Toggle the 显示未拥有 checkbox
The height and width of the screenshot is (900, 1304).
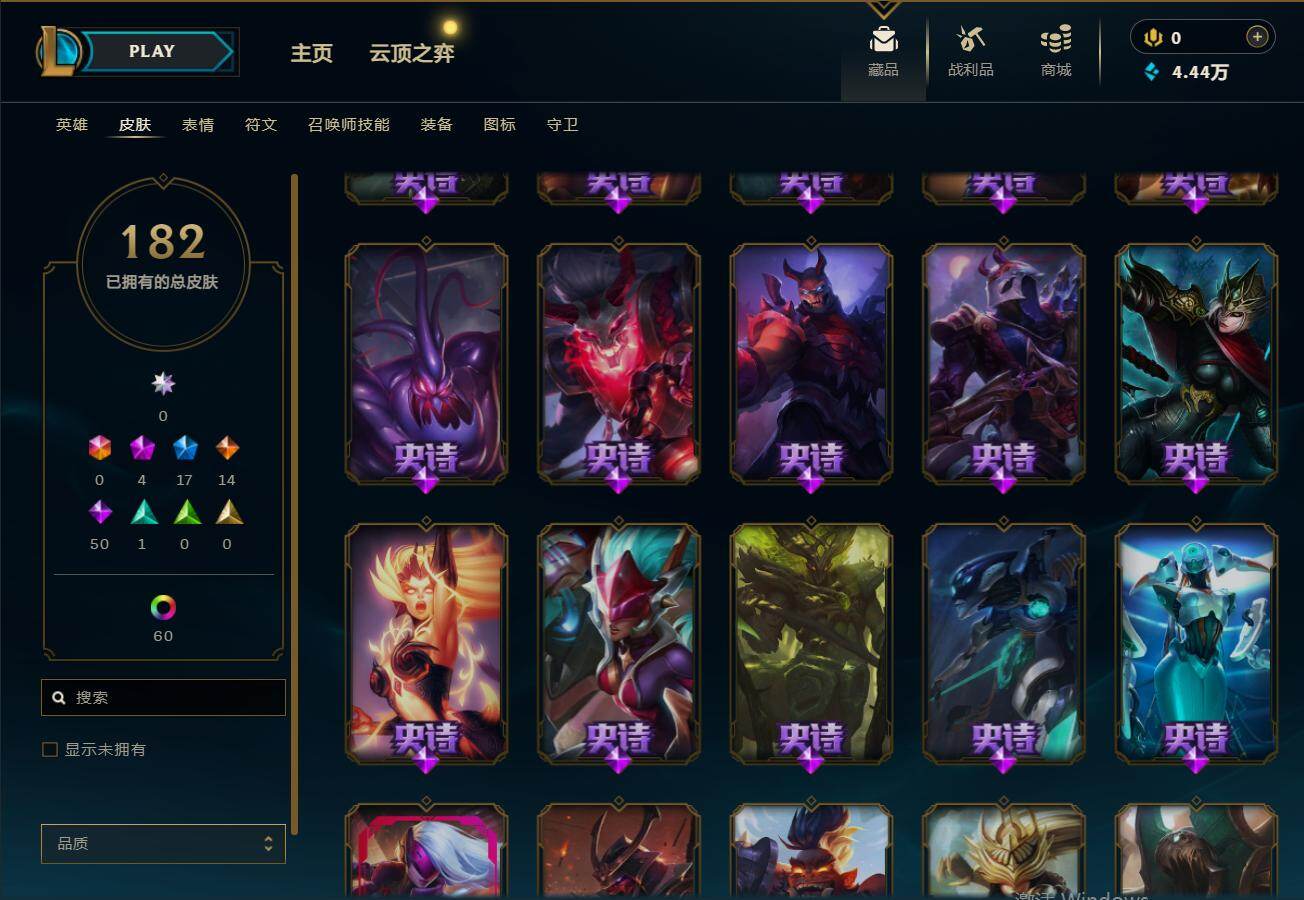(x=50, y=750)
